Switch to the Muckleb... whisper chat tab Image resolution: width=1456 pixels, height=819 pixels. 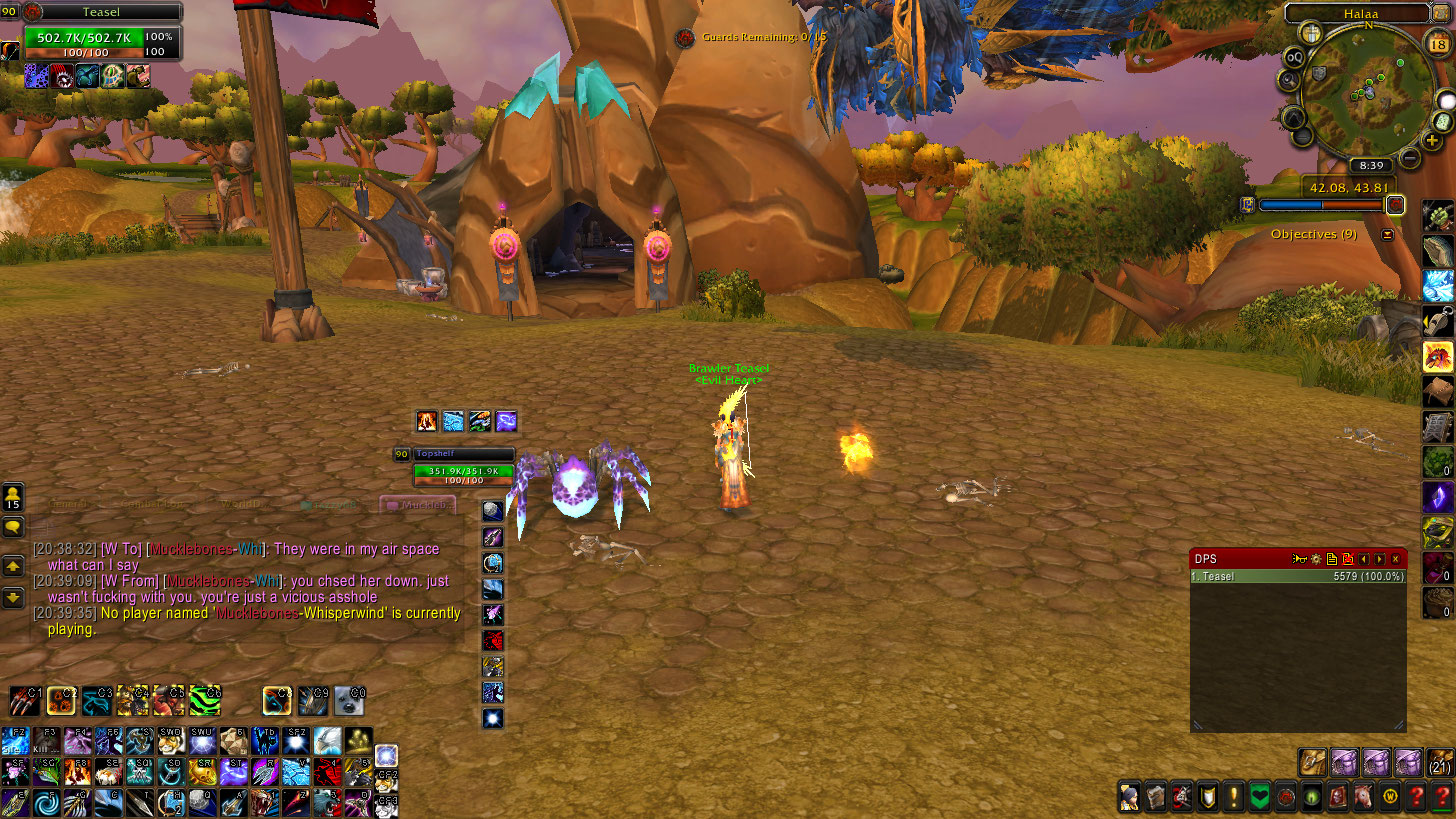(418, 505)
